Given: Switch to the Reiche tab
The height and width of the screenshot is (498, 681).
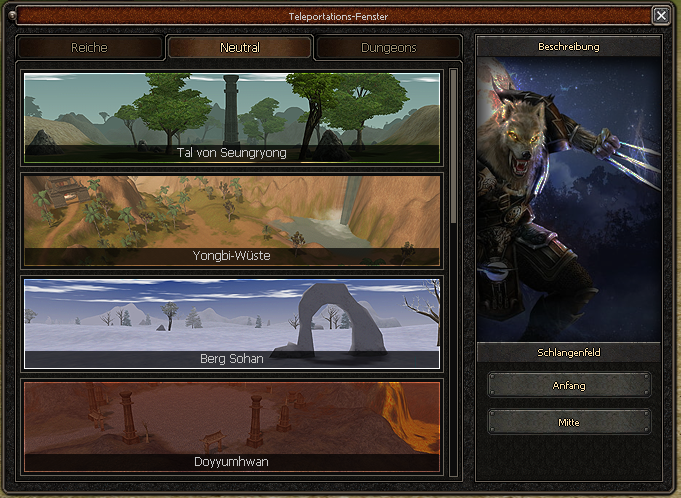Looking at the screenshot, I should coord(90,47).
